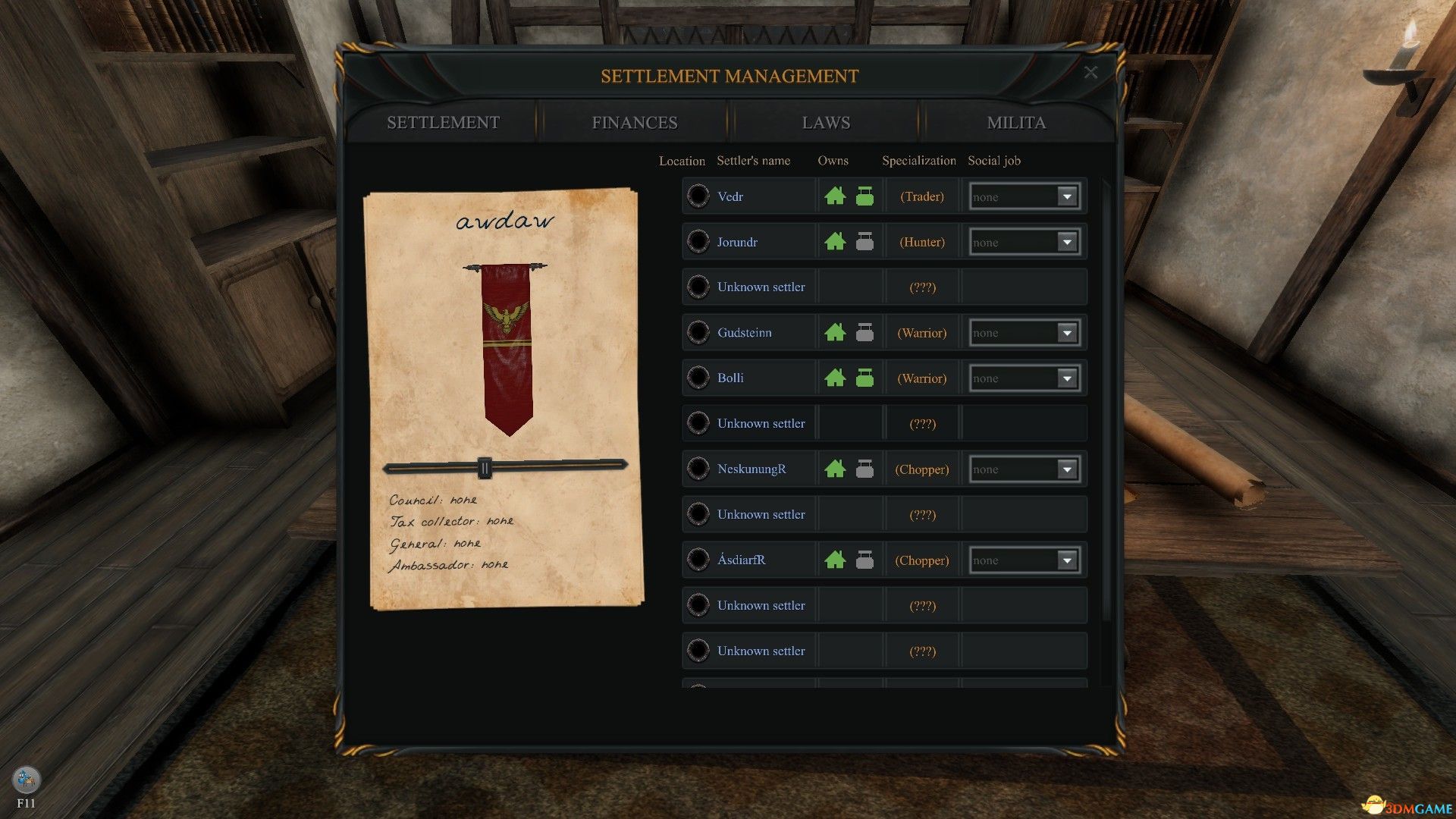The image size is (1456, 819).
Task: Click the slider handle under the banner
Action: coord(485,468)
